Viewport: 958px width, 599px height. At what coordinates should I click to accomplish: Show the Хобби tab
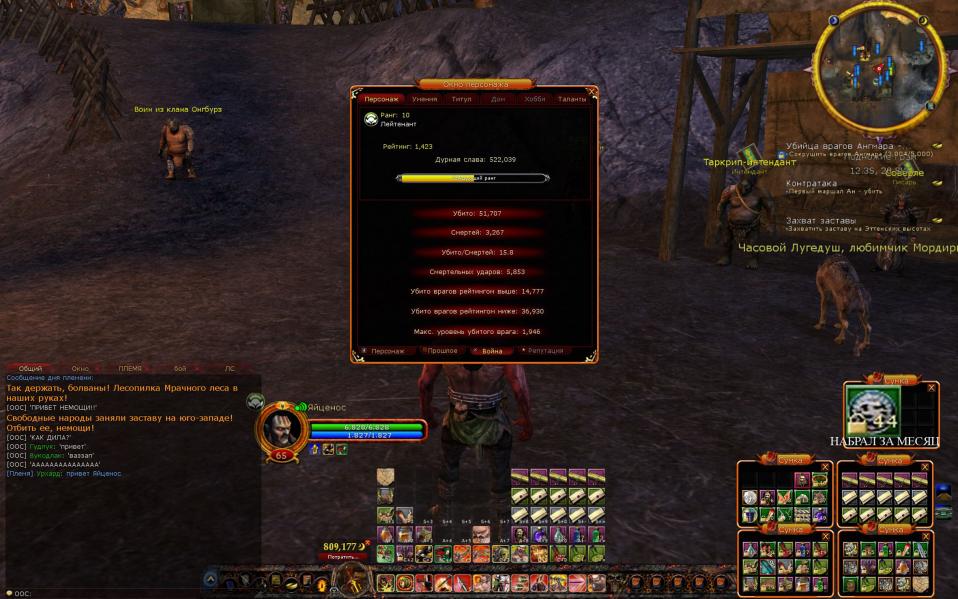(x=535, y=99)
